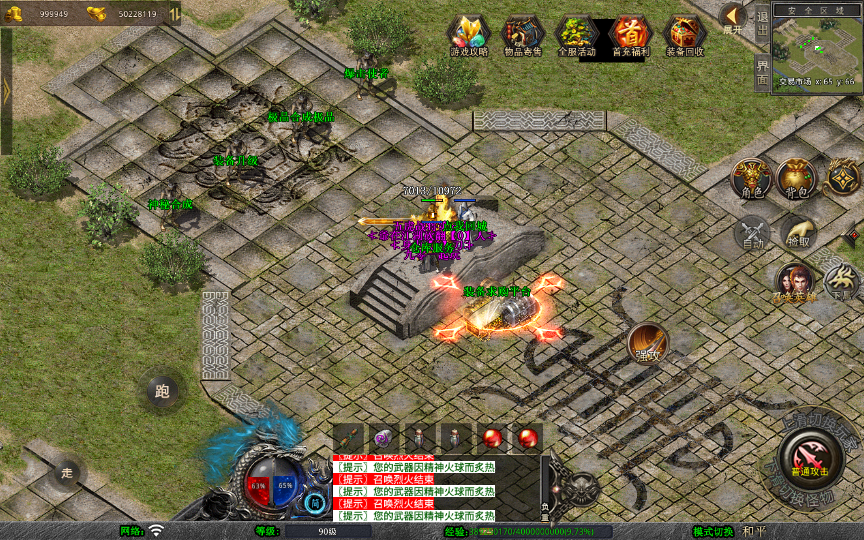Screen dimensions: 864x540
Task: Open the 全服活动 server events icon
Action: 576,33
